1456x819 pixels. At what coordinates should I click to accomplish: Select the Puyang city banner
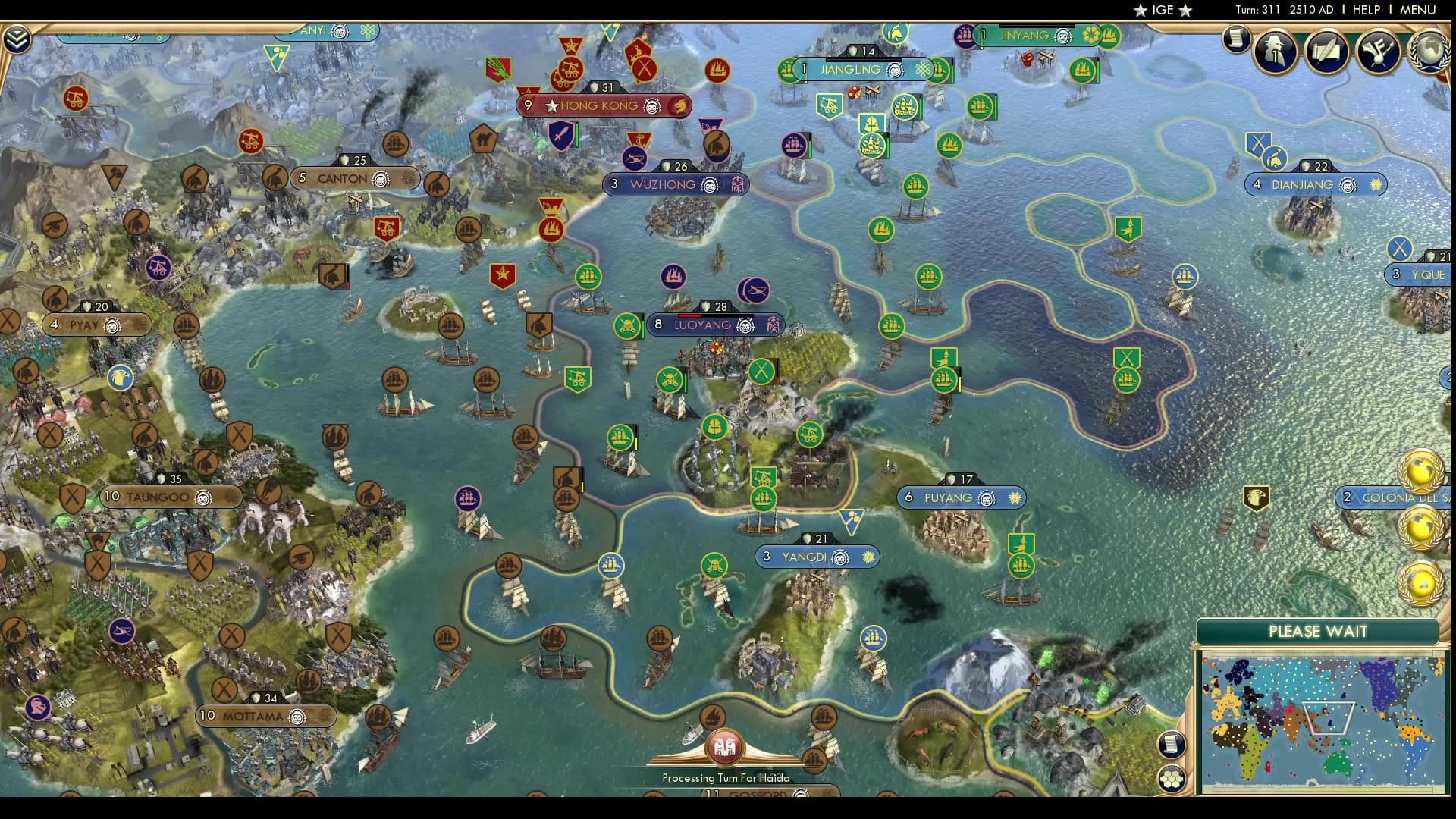[x=961, y=497]
